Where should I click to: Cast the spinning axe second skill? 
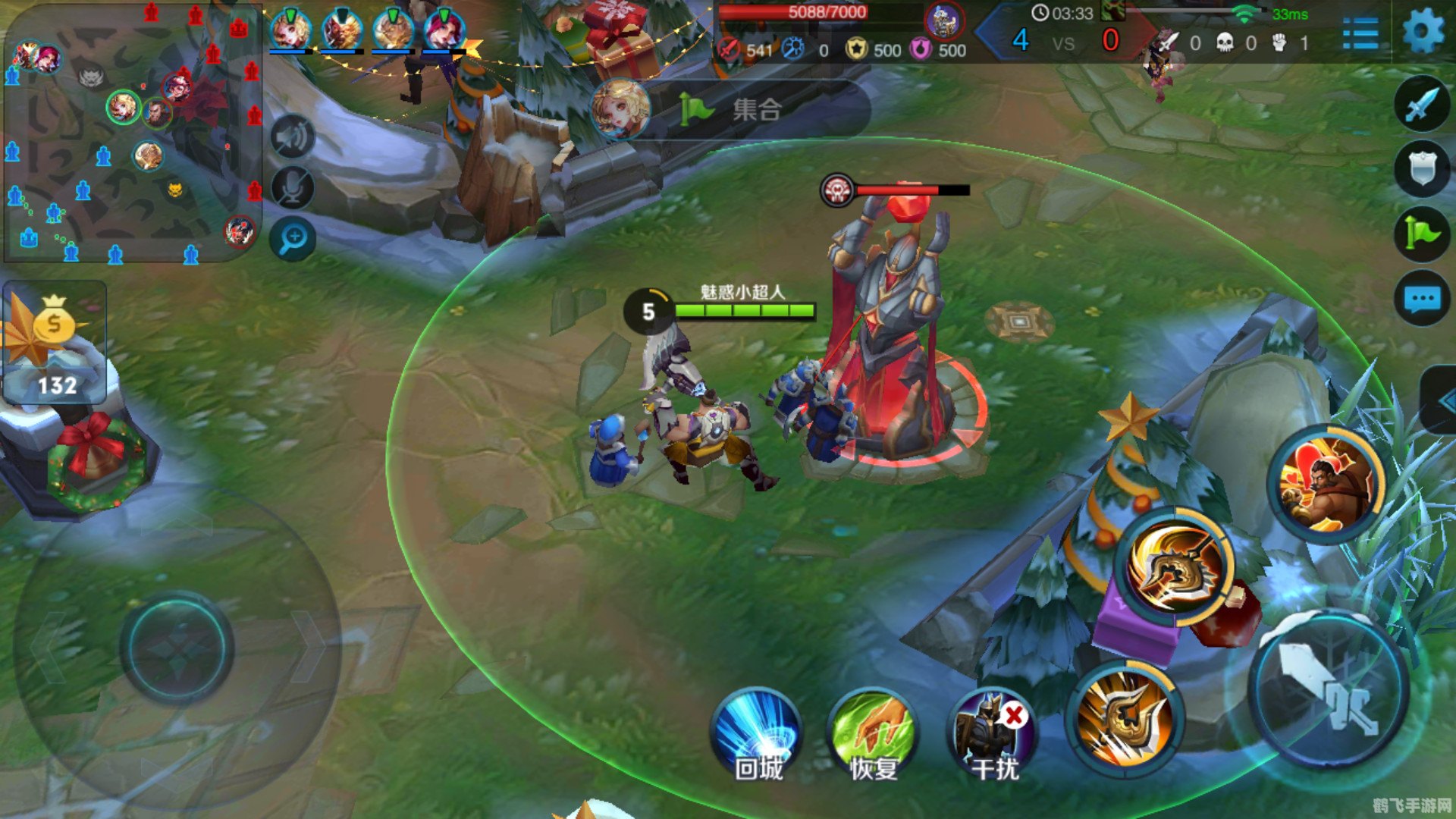tap(1175, 567)
